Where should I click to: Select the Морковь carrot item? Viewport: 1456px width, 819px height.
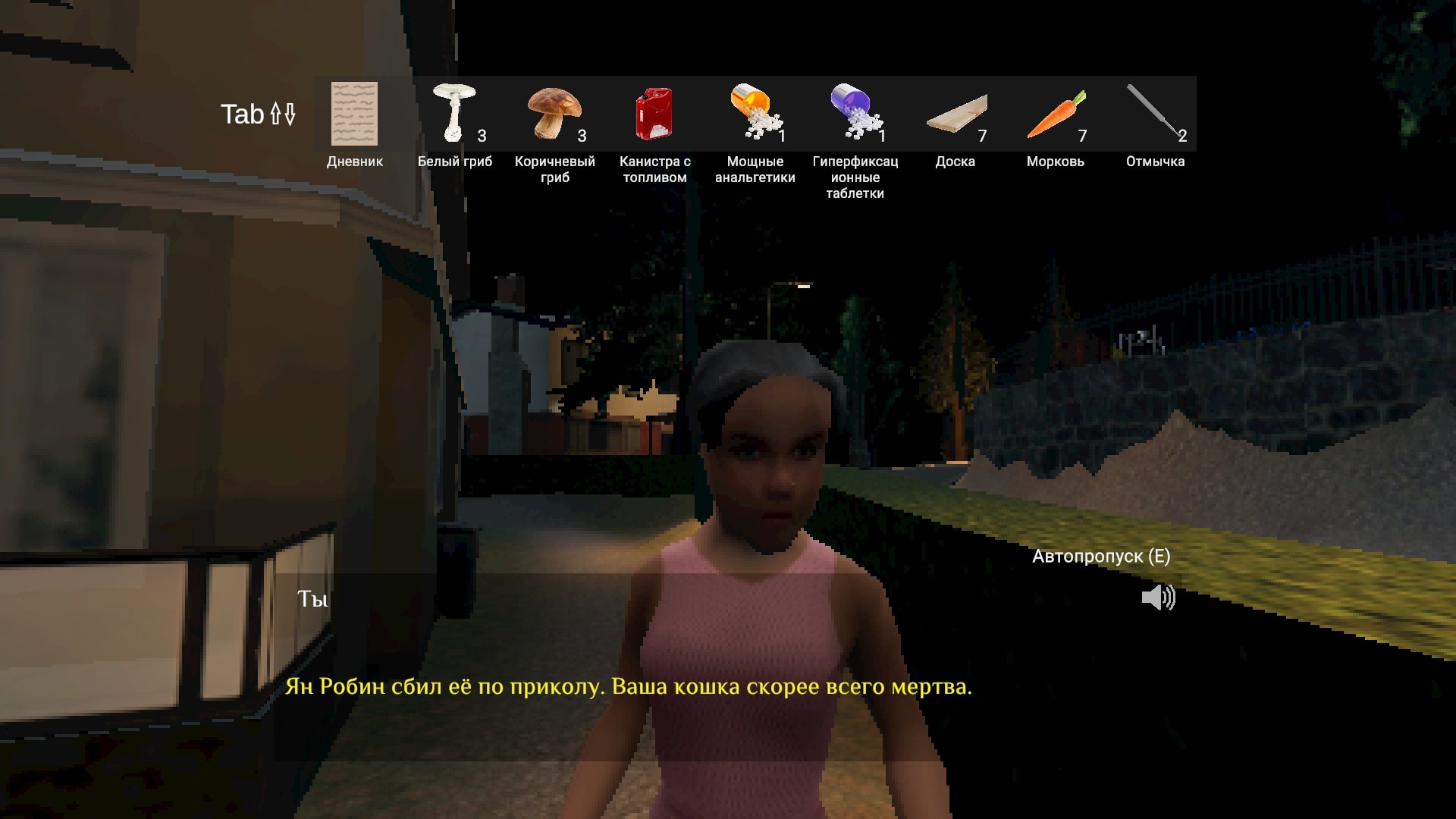click(1056, 115)
